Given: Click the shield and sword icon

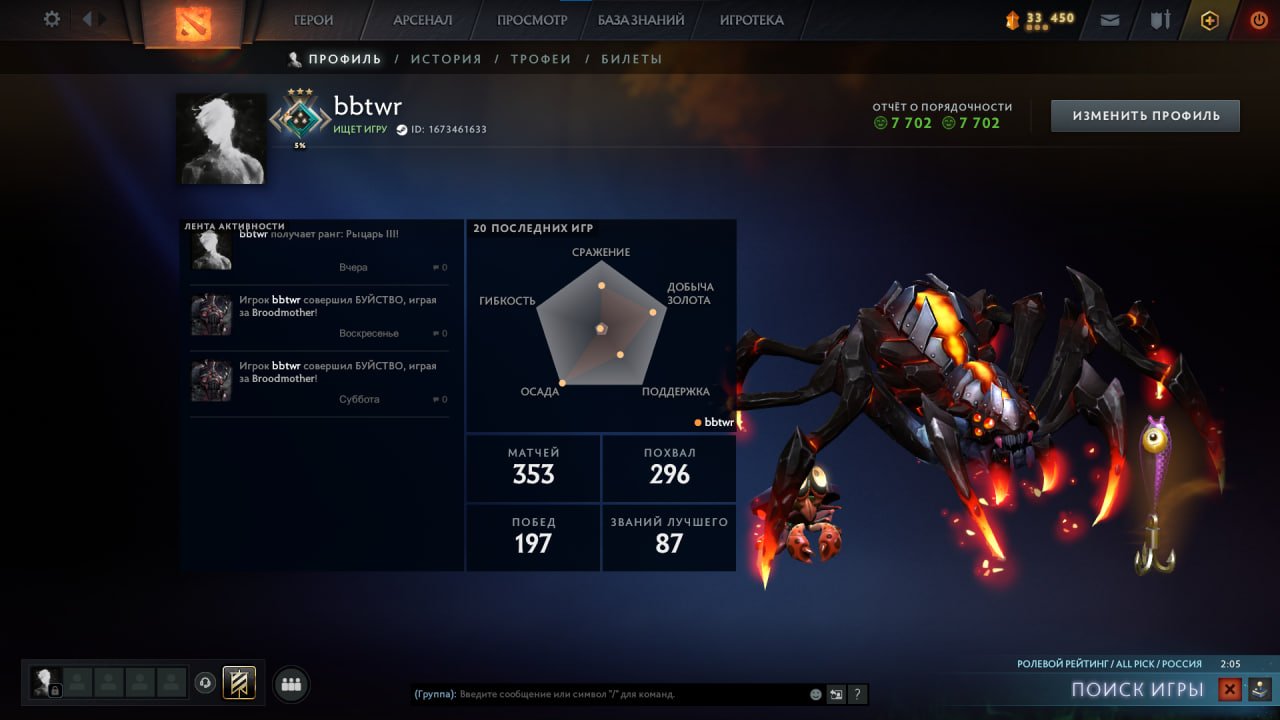Looking at the screenshot, I should 1160,20.
